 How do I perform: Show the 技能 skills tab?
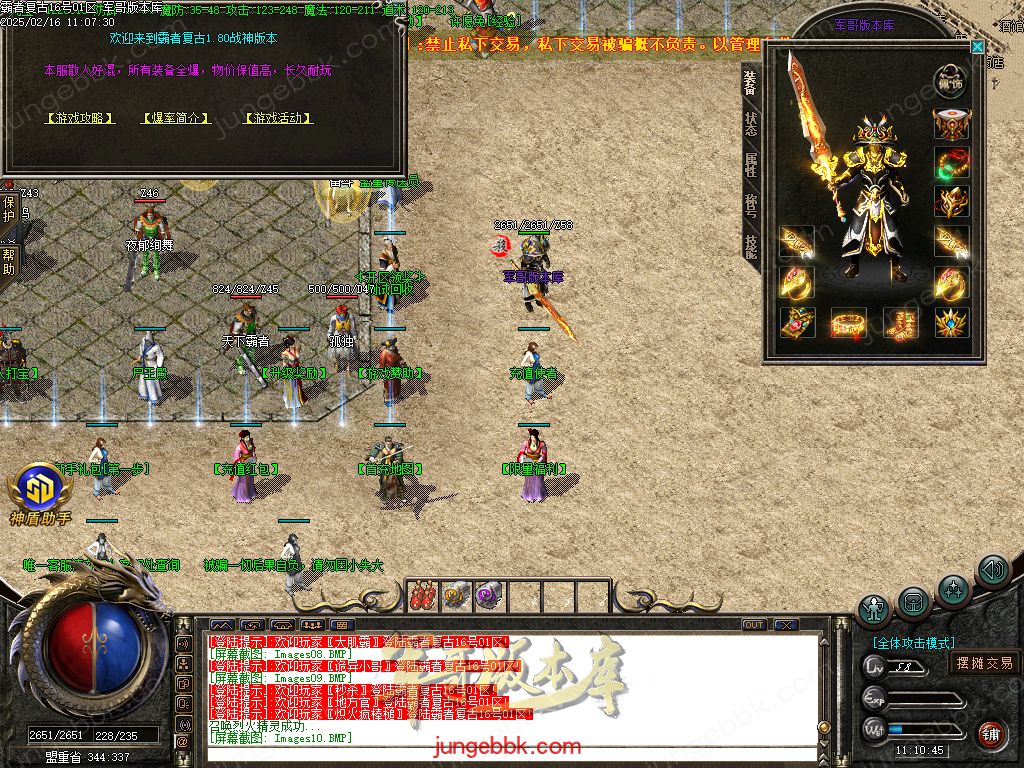coord(750,246)
